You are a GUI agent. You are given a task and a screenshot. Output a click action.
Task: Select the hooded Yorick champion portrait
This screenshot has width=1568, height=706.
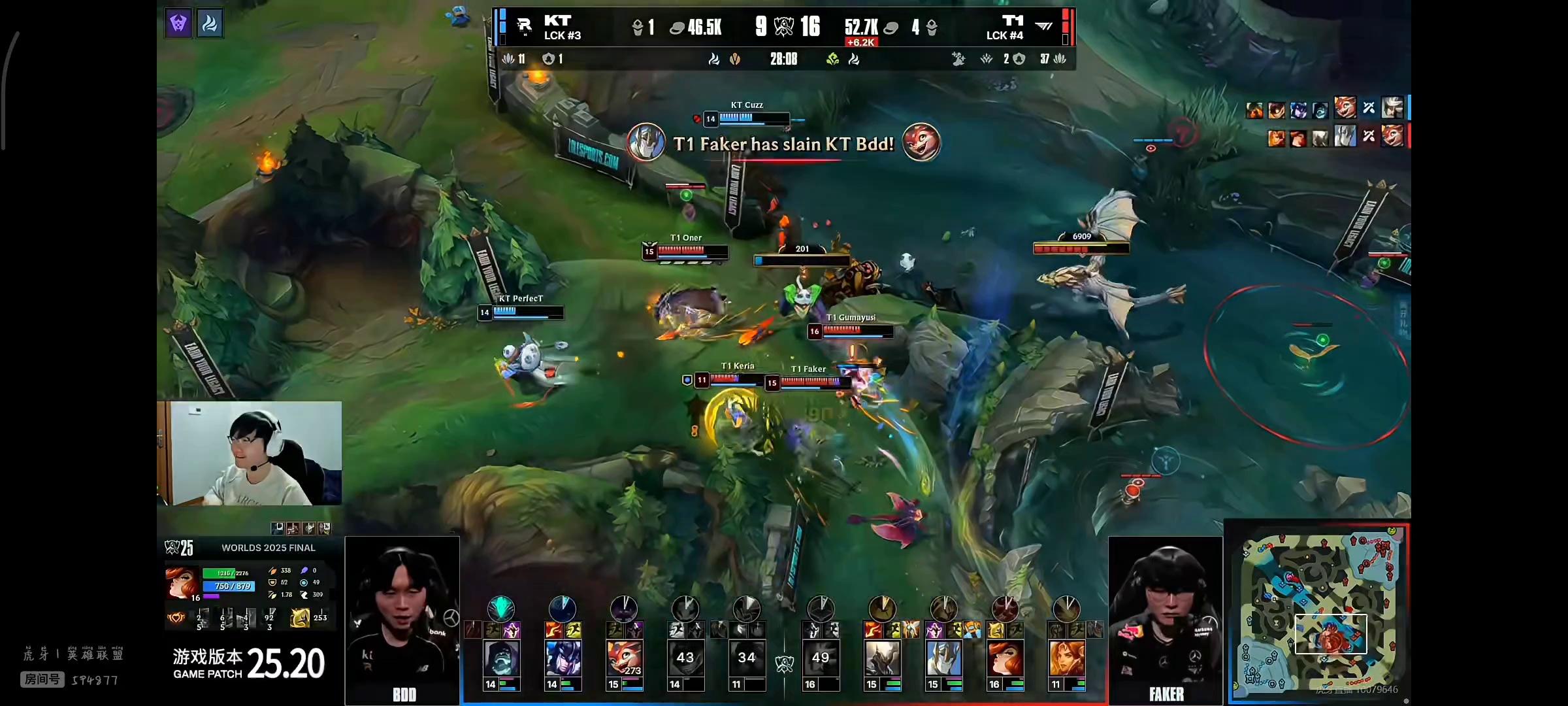[x=501, y=658]
